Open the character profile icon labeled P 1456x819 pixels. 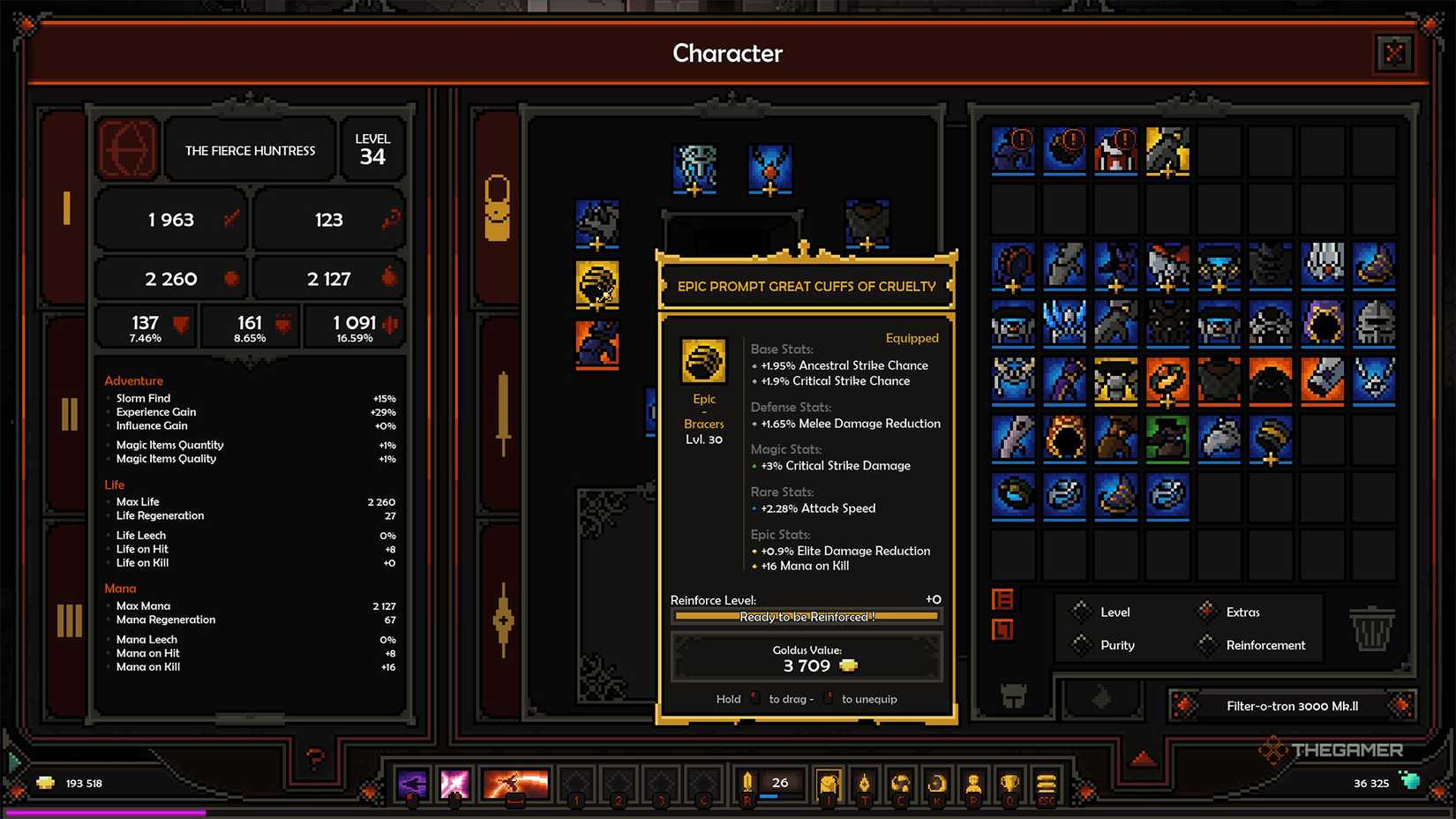pyautogui.click(x=973, y=783)
